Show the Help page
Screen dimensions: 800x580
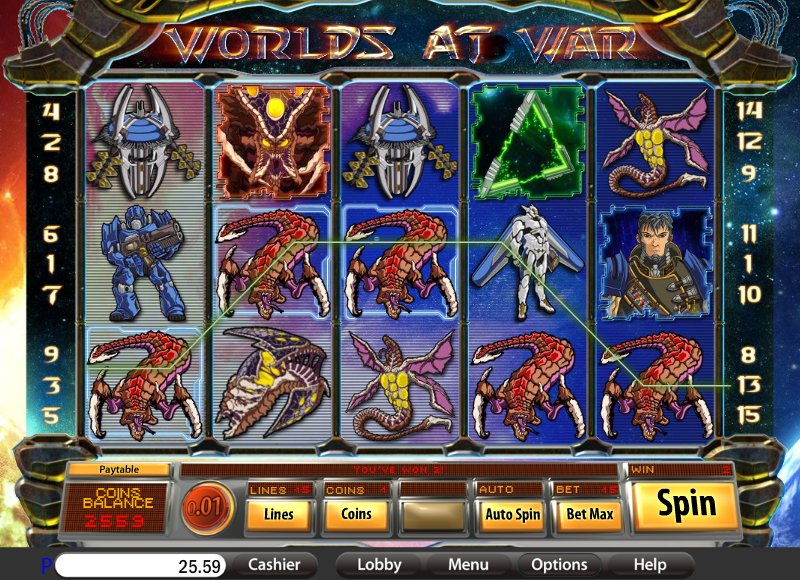pyautogui.click(x=650, y=565)
